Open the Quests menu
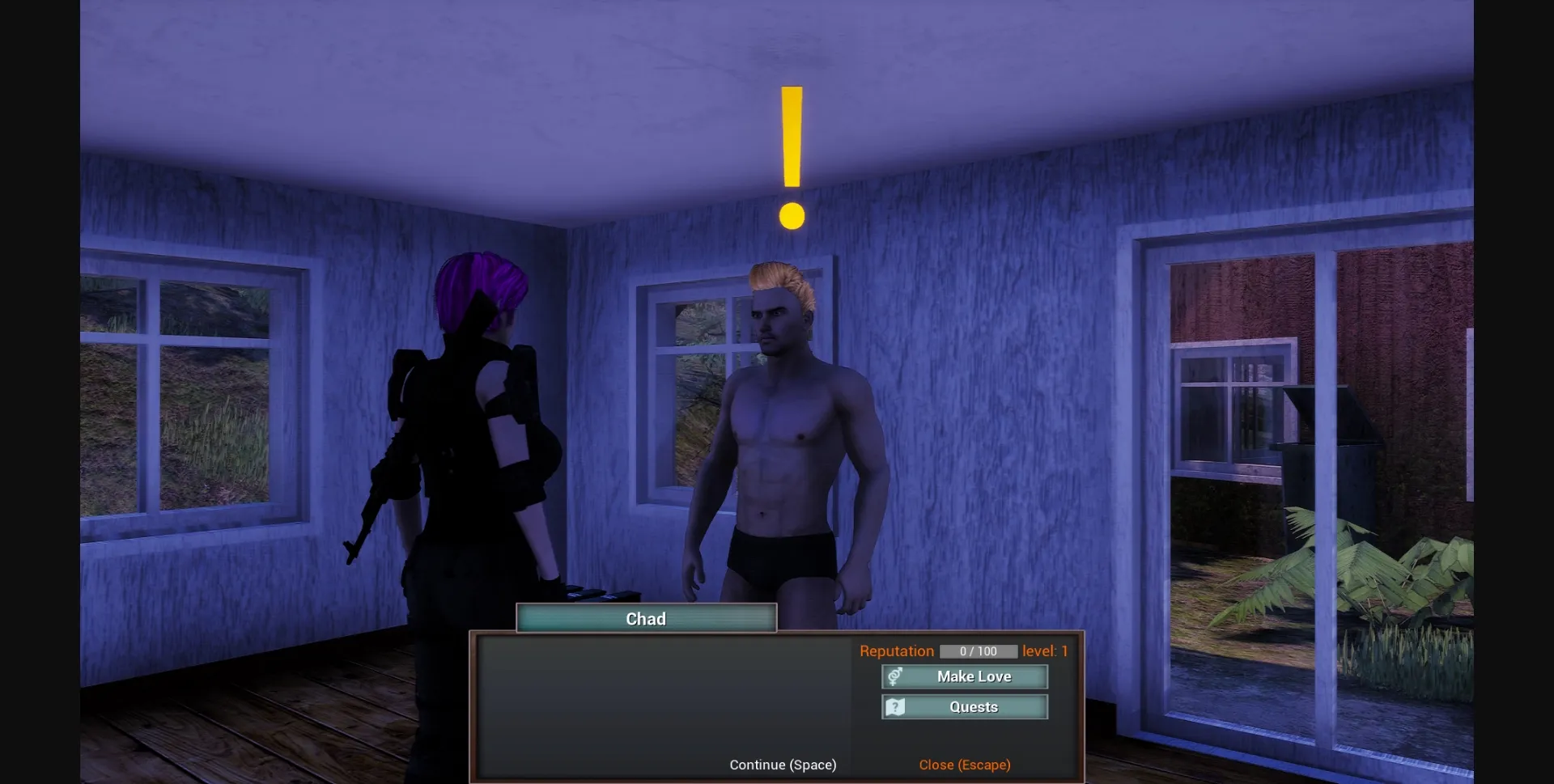This screenshot has height=784, width=1554. pos(973,706)
